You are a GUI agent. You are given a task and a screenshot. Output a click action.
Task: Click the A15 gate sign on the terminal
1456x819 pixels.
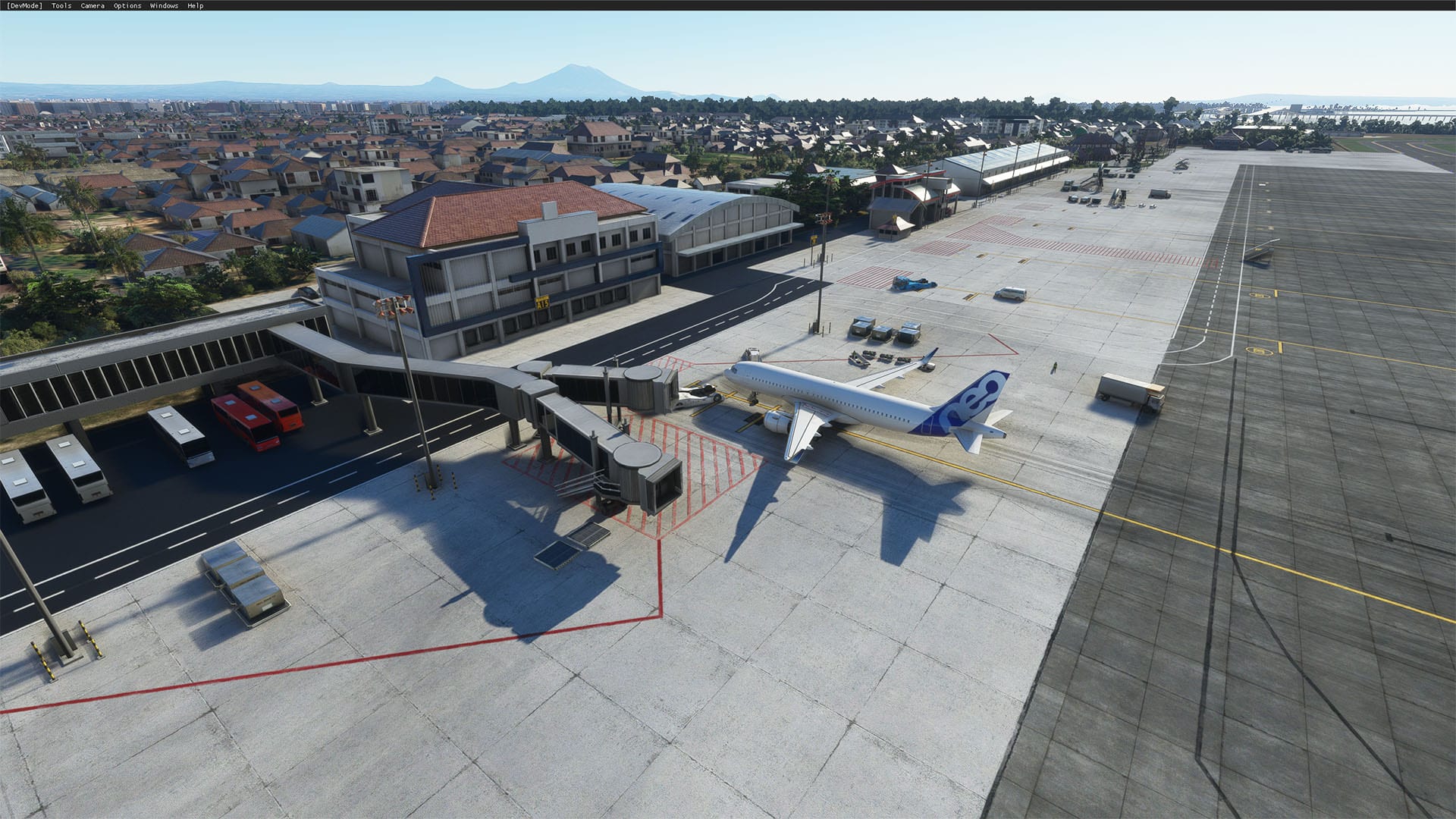pos(541,302)
